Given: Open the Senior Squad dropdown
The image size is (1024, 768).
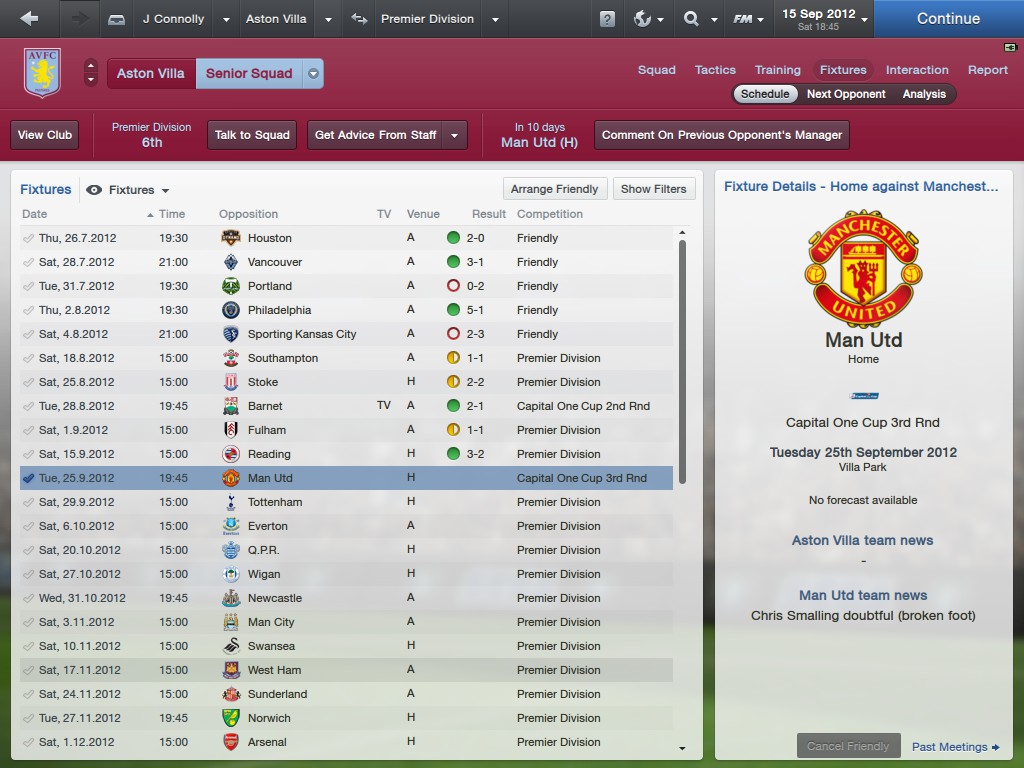Looking at the screenshot, I should 313,73.
